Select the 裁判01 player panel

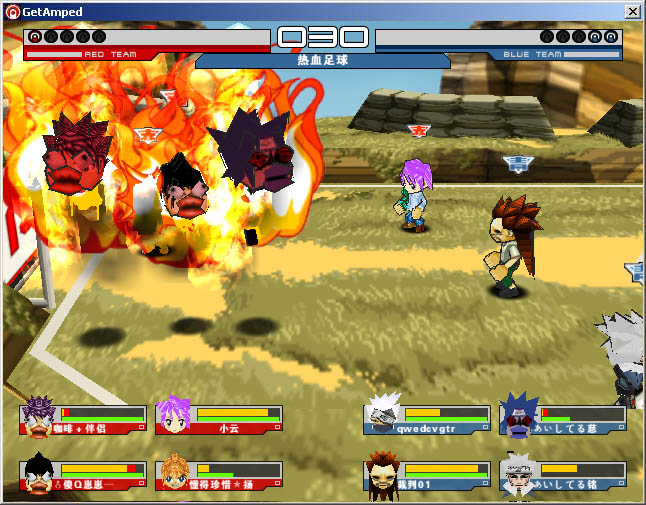coord(426,475)
